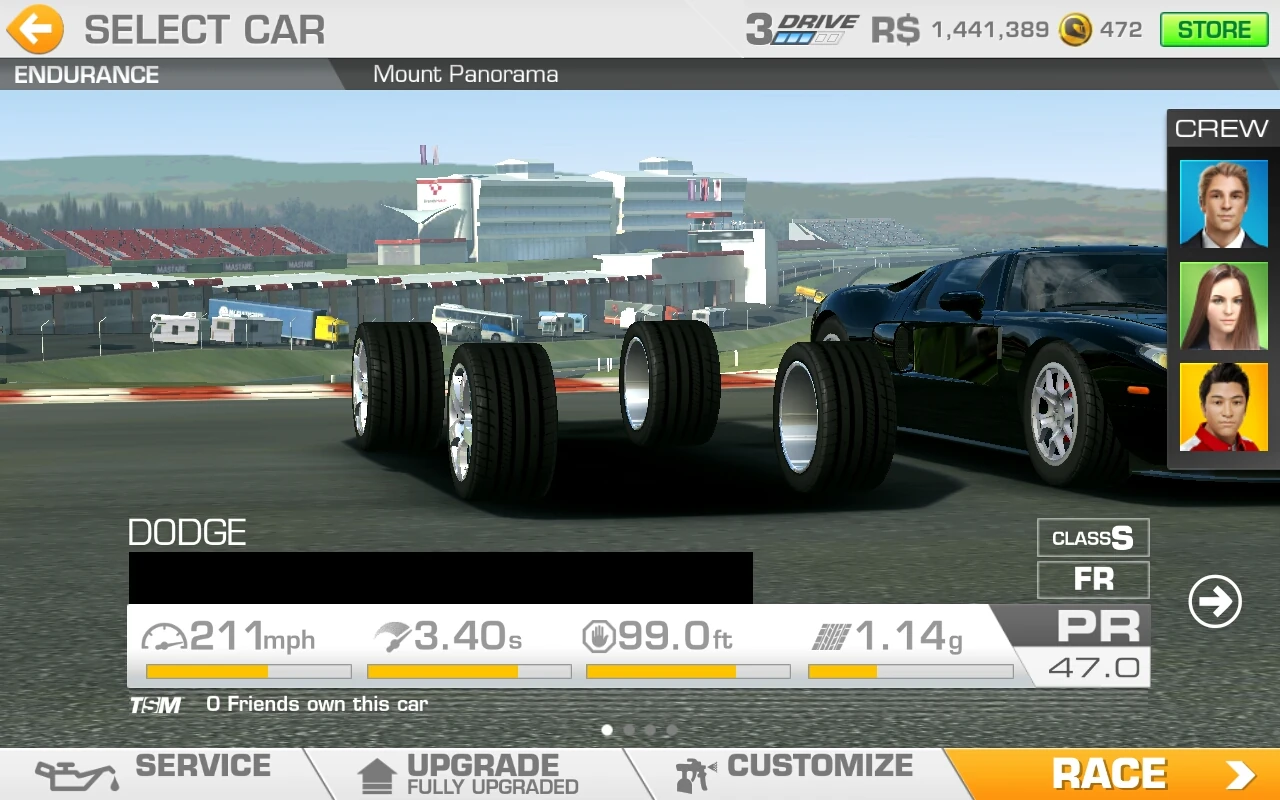Viewport: 1280px width, 800px height.
Task: Select the blond male crew member
Action: (1223, 203)
